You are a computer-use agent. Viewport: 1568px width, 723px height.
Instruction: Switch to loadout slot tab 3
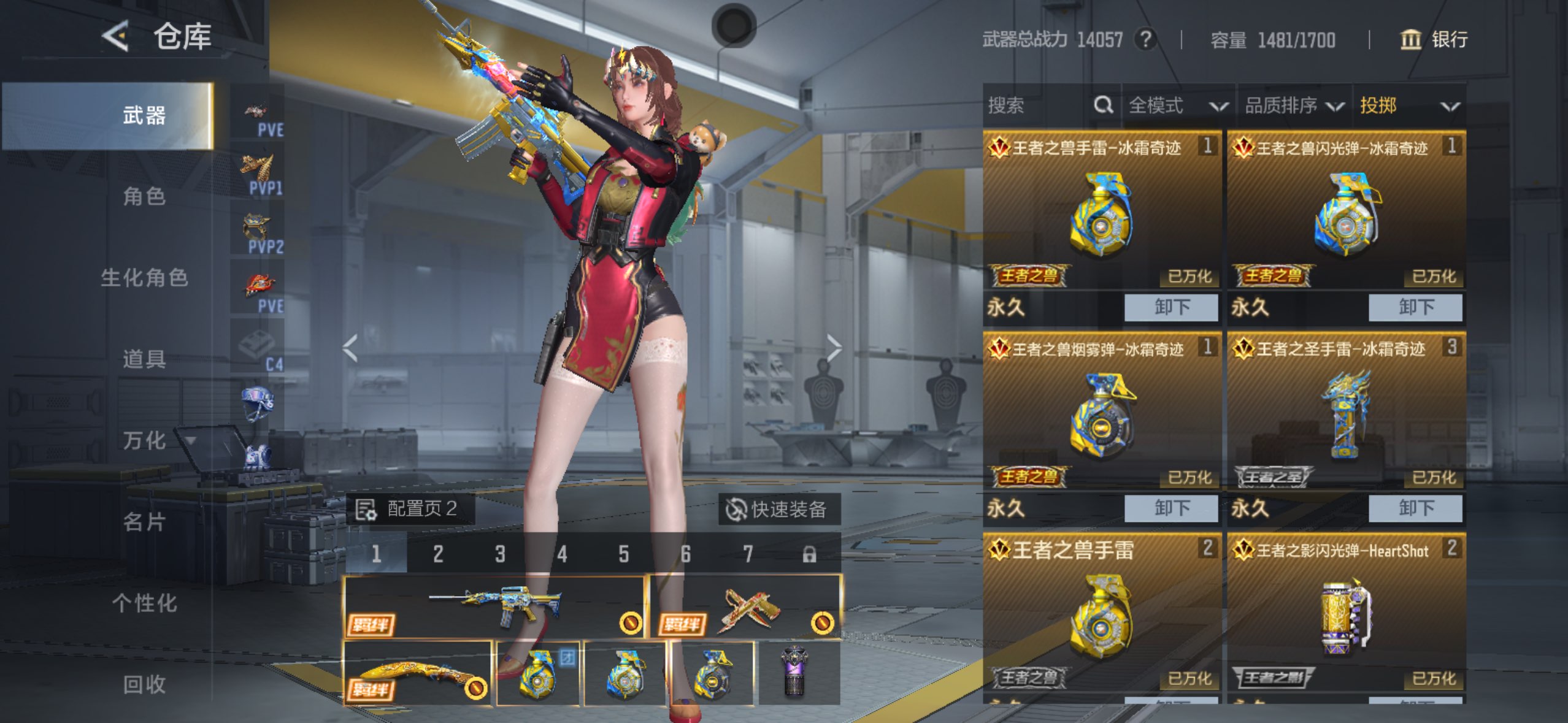point(500,554)
